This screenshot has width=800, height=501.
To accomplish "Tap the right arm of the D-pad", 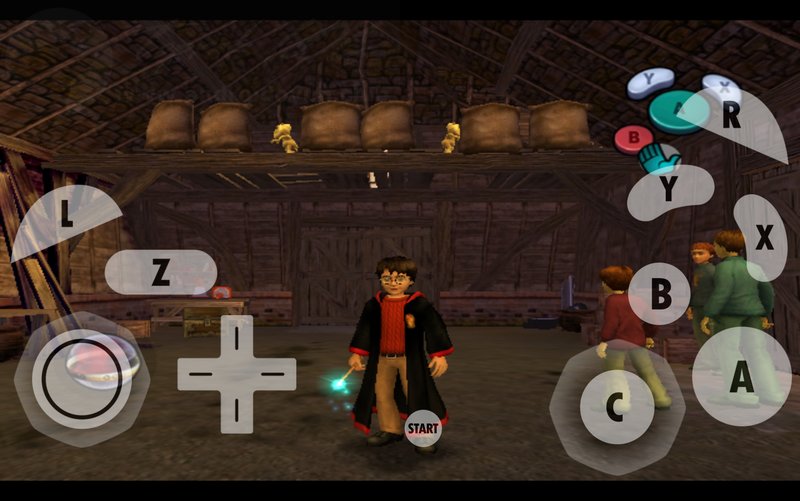I will pos(275,374).
